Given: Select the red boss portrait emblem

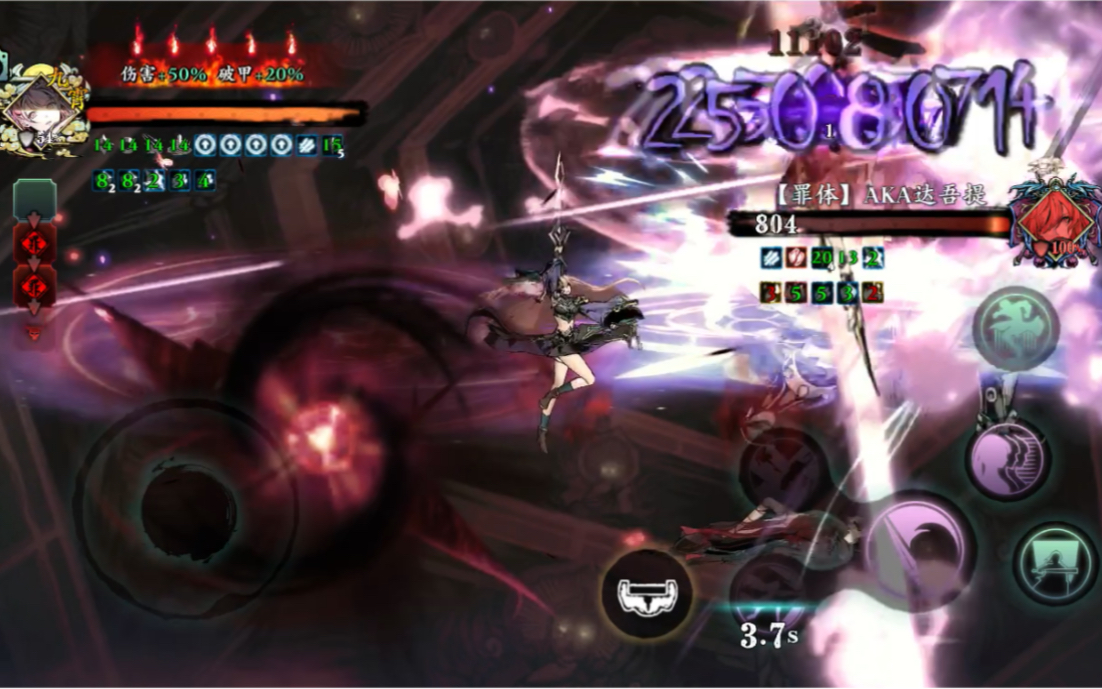Looking at the screenshot, I should (1050, 220).
